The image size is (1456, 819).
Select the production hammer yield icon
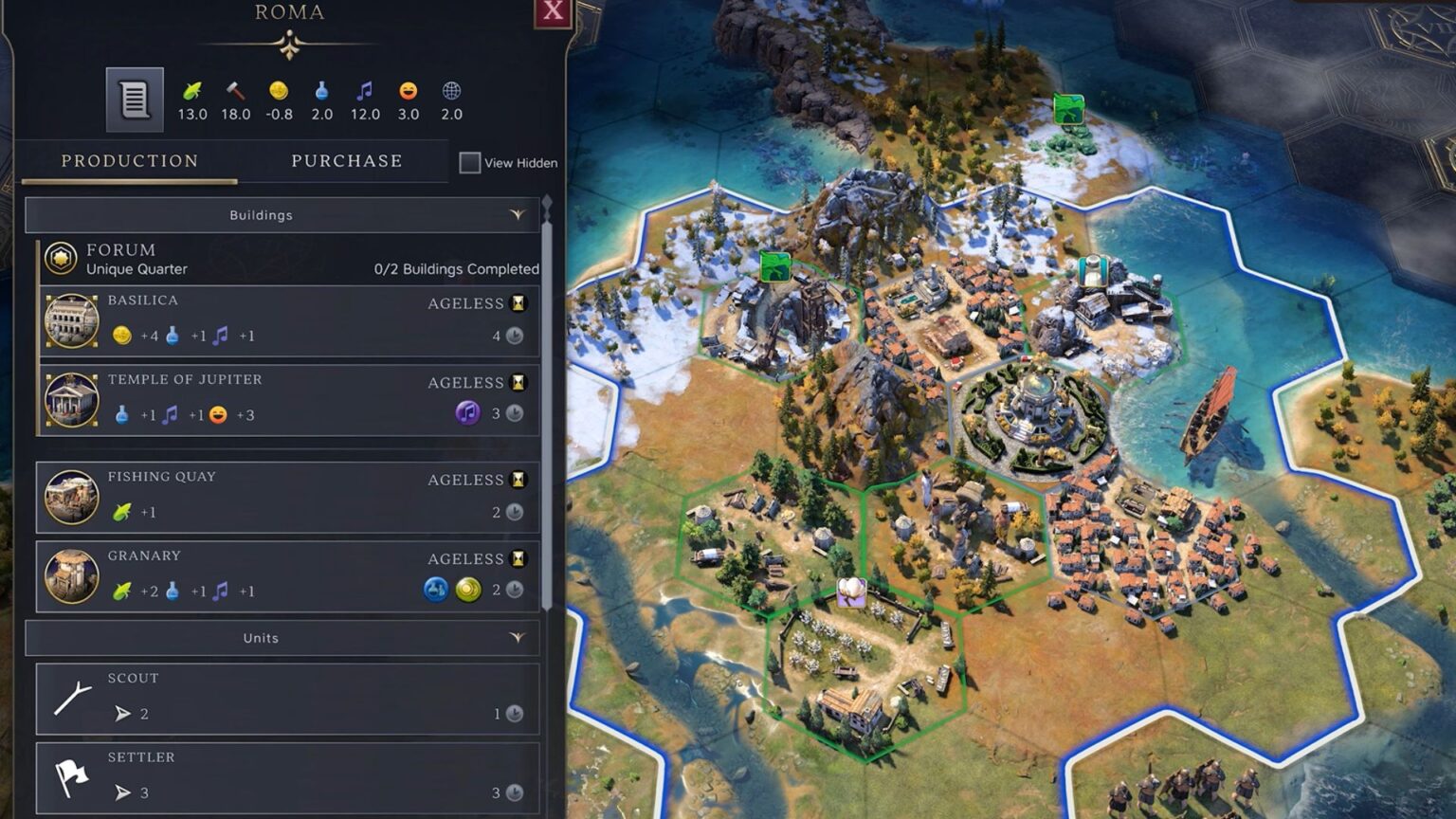[x=234, y=93]
